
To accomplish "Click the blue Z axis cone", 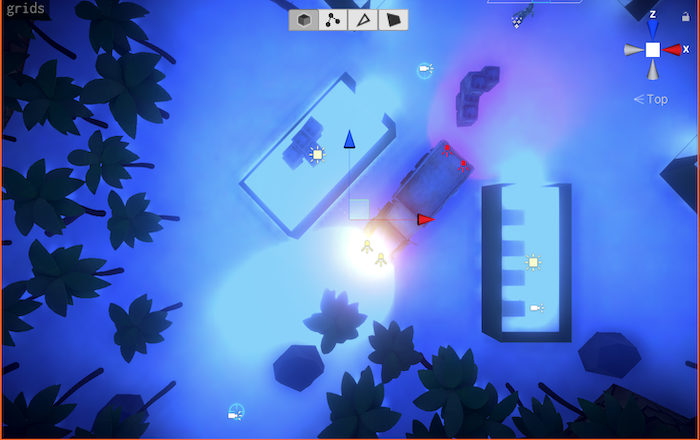I will tap(653, 31).
